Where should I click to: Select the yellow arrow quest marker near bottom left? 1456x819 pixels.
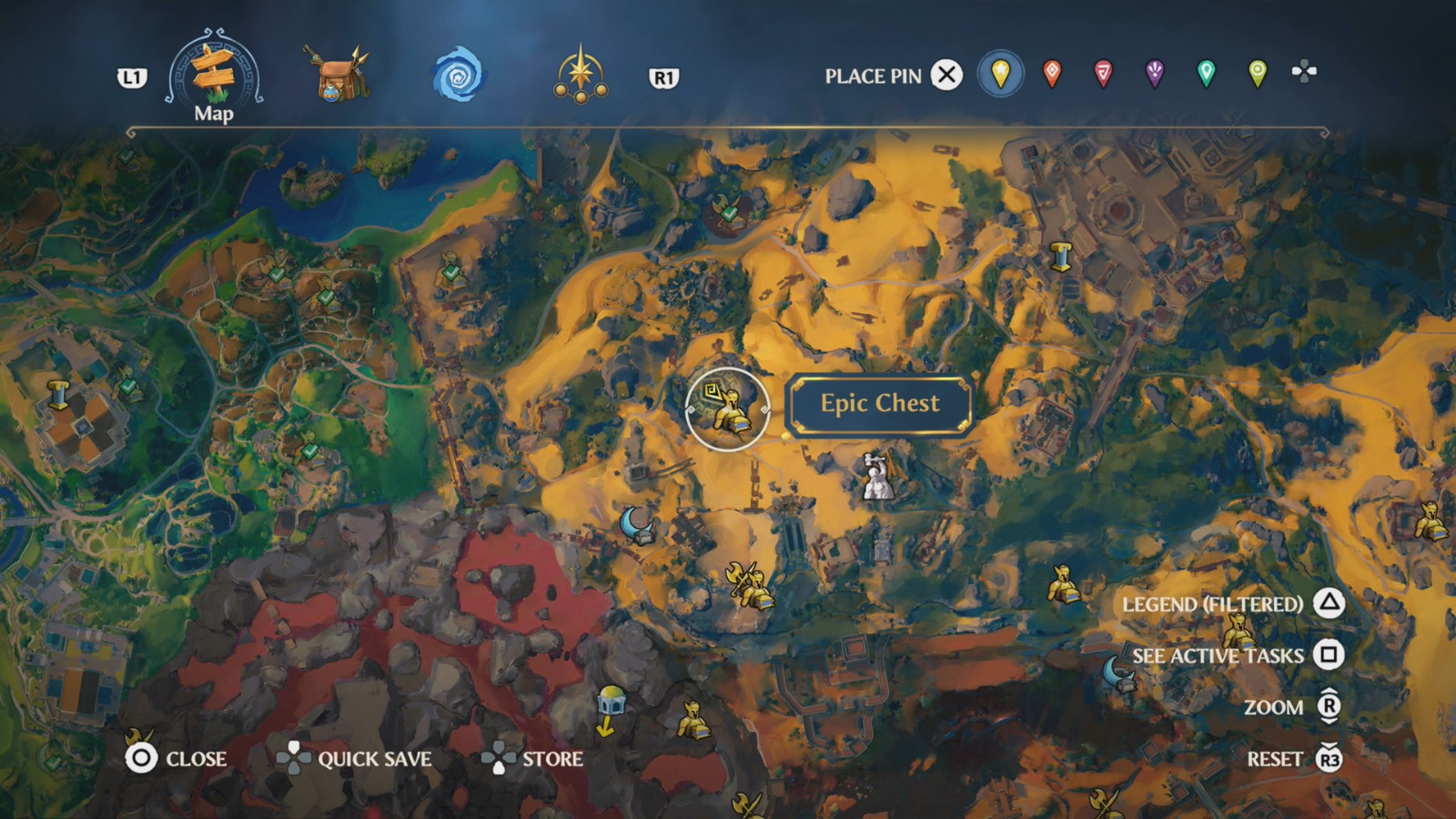[x=606, y=726]
